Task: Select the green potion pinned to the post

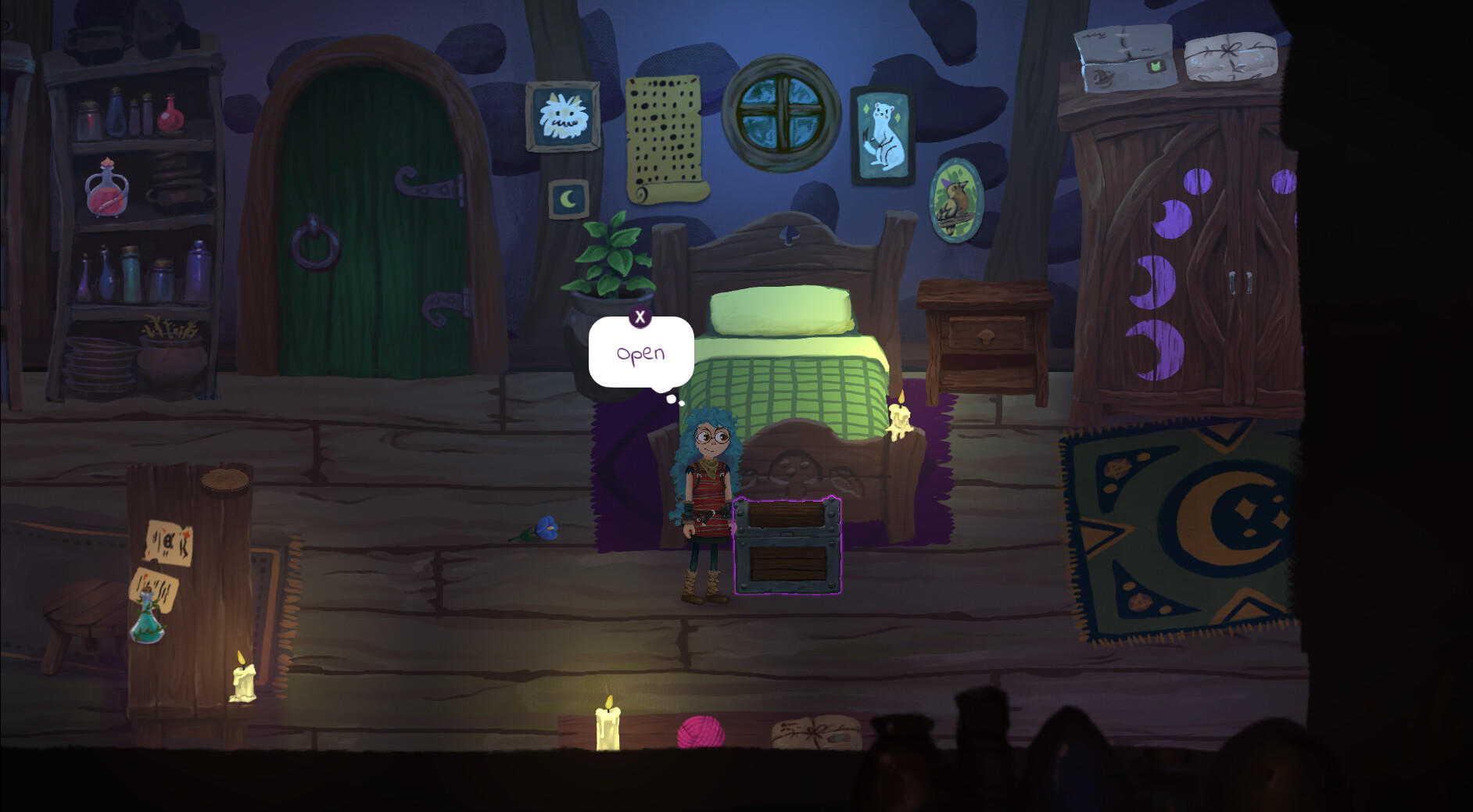Action: (151, 621)
